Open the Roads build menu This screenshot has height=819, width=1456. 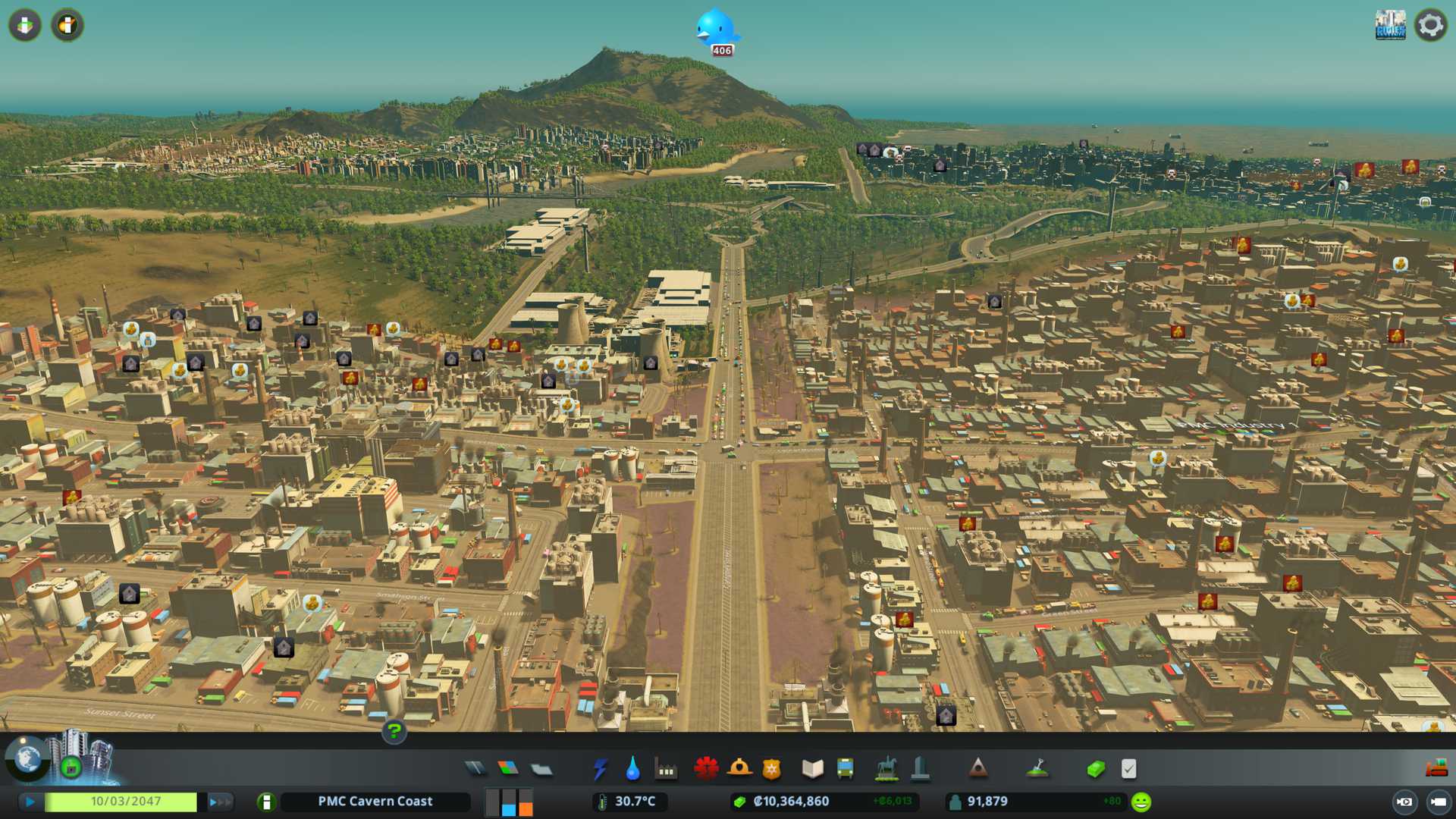(475, 769)
